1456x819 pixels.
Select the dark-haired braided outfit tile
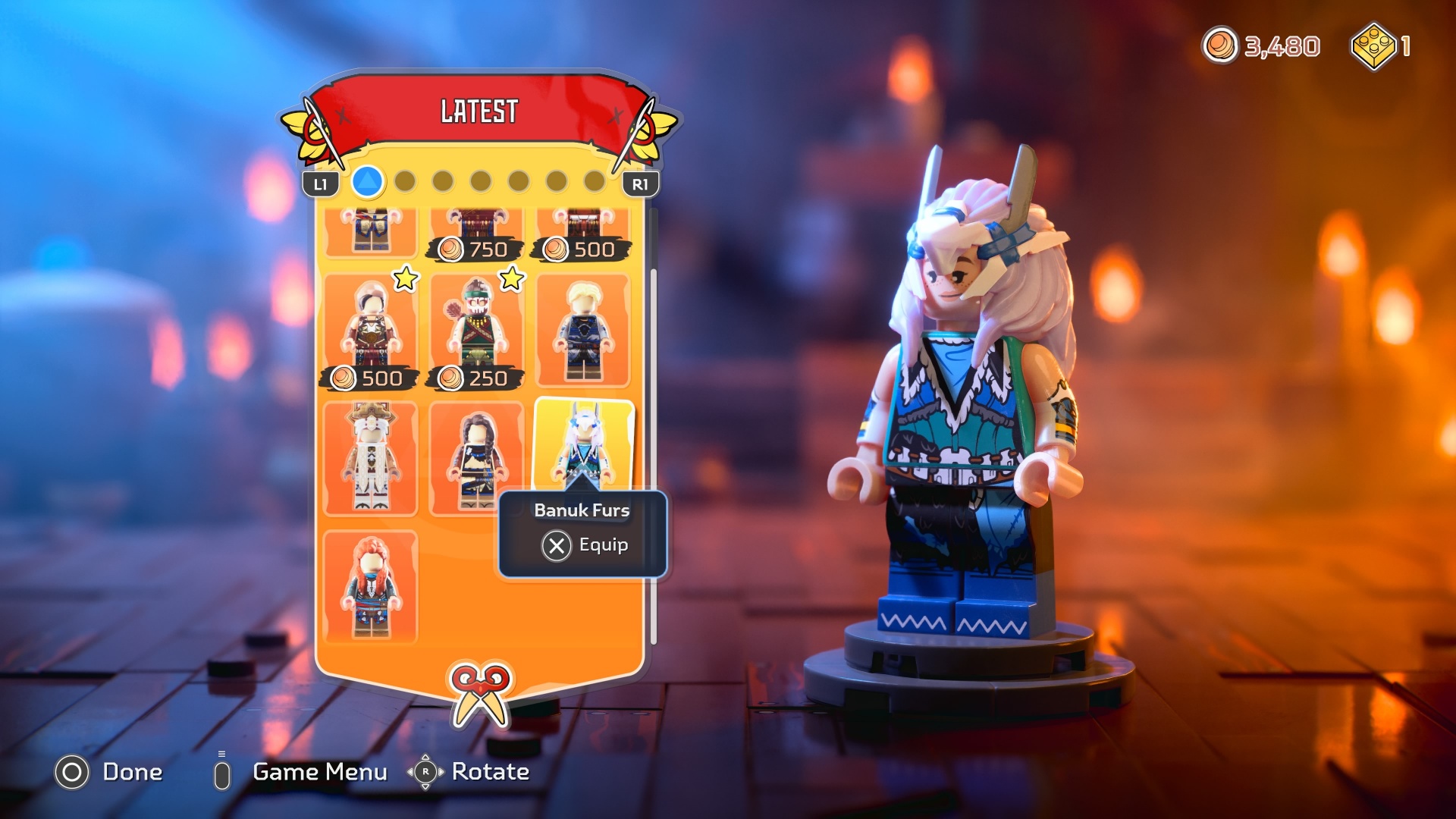click(x=475, y=458)
